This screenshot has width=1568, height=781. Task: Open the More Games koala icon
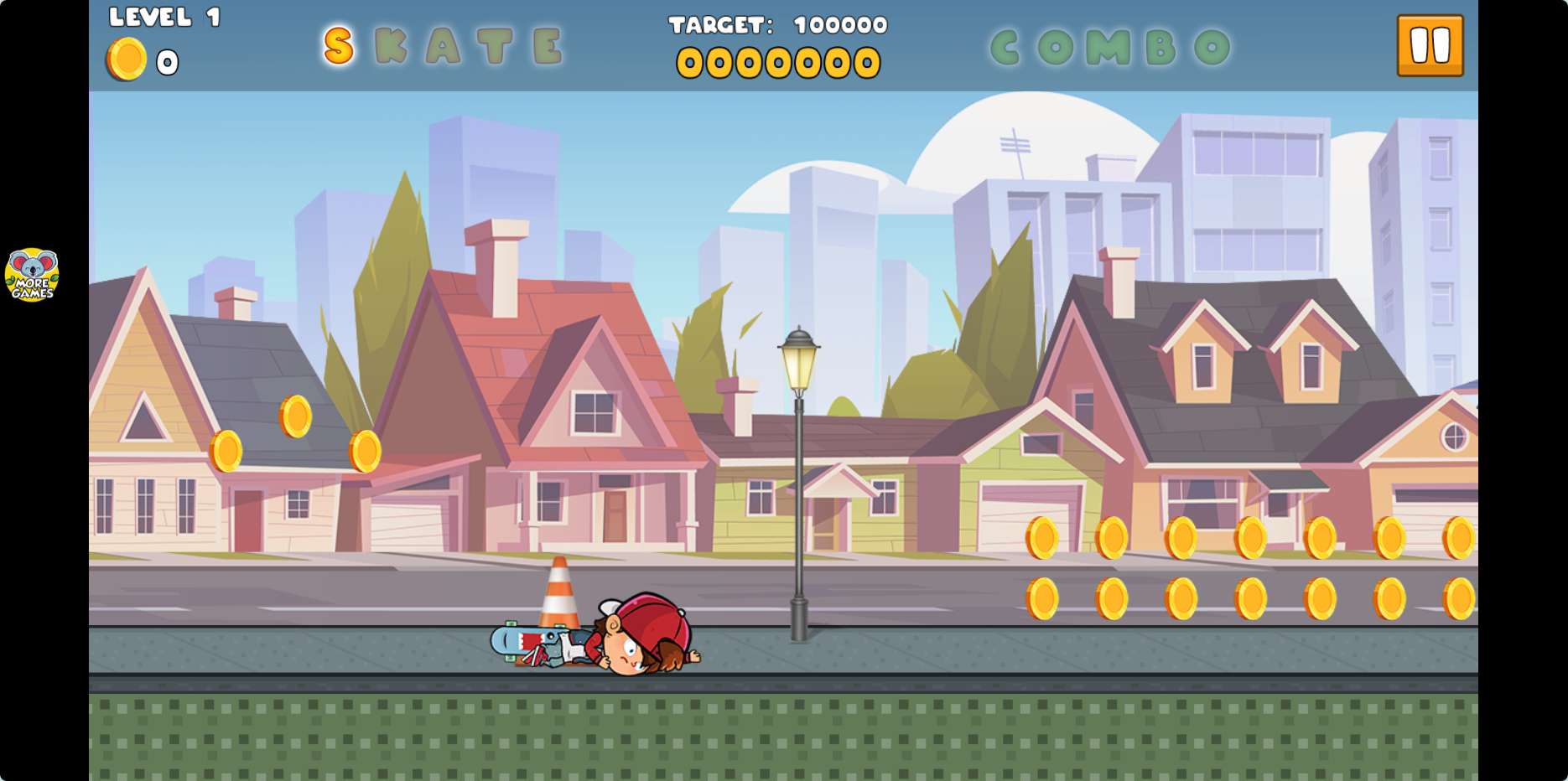(32, 274)
